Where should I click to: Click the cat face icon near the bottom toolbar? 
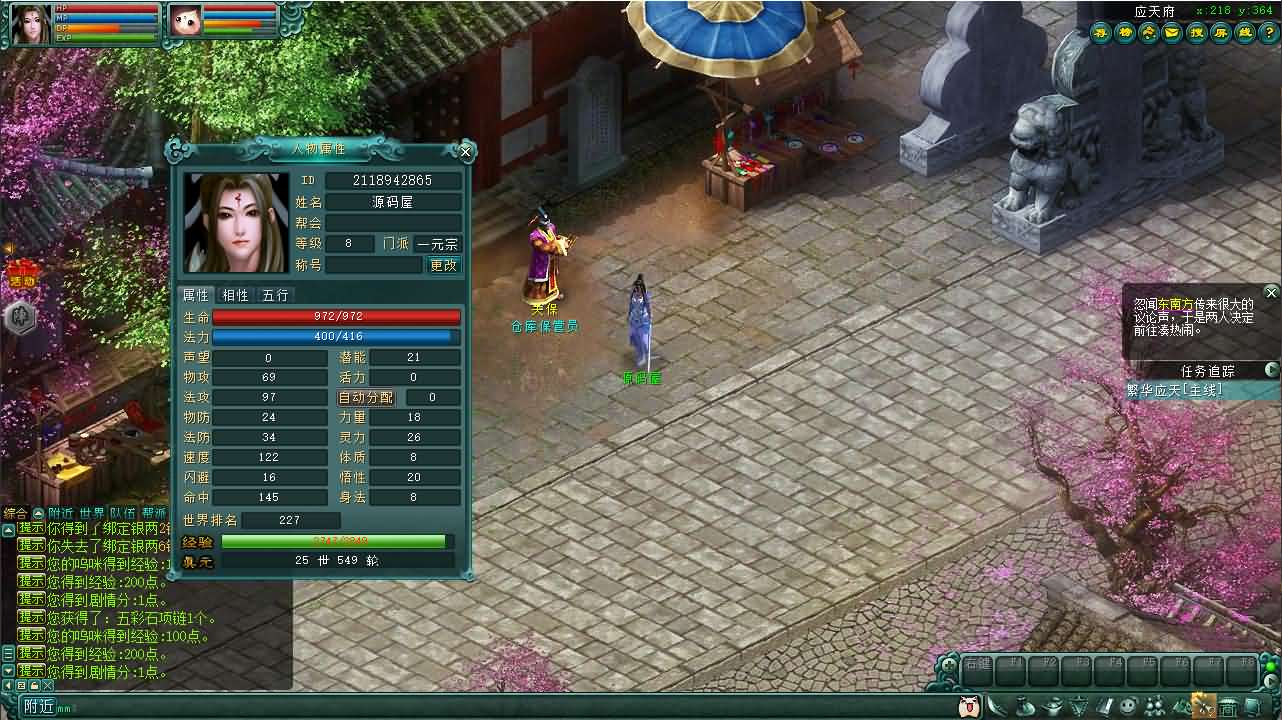[970, 705]
